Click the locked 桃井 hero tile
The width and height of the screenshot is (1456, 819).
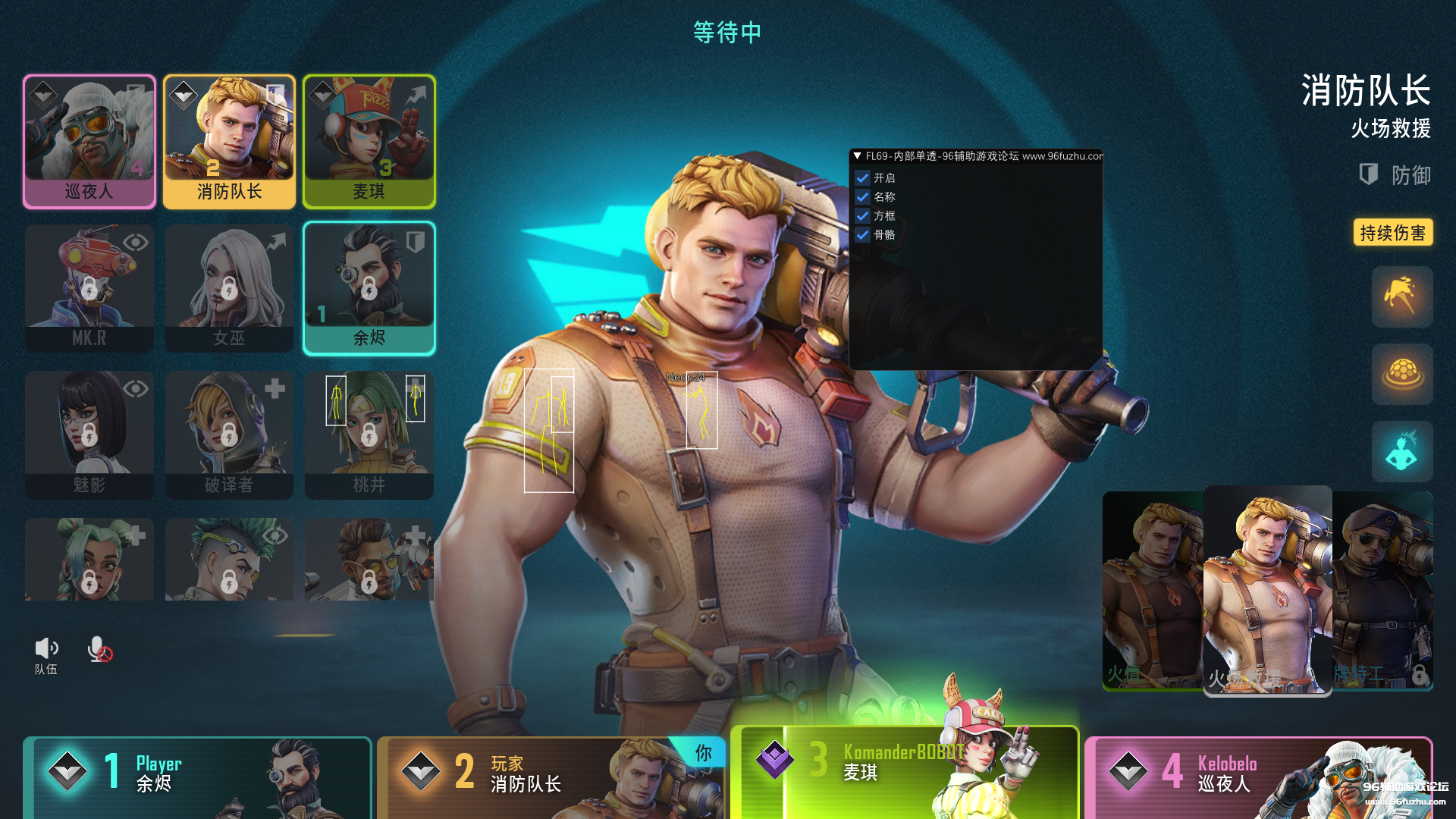tap(369, 435)
